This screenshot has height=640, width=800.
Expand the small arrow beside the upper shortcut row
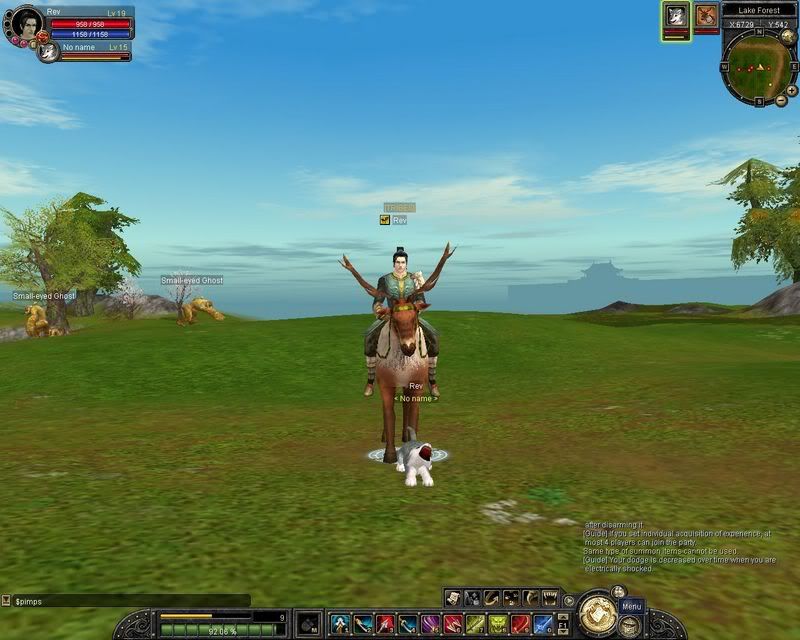(569, 600)
